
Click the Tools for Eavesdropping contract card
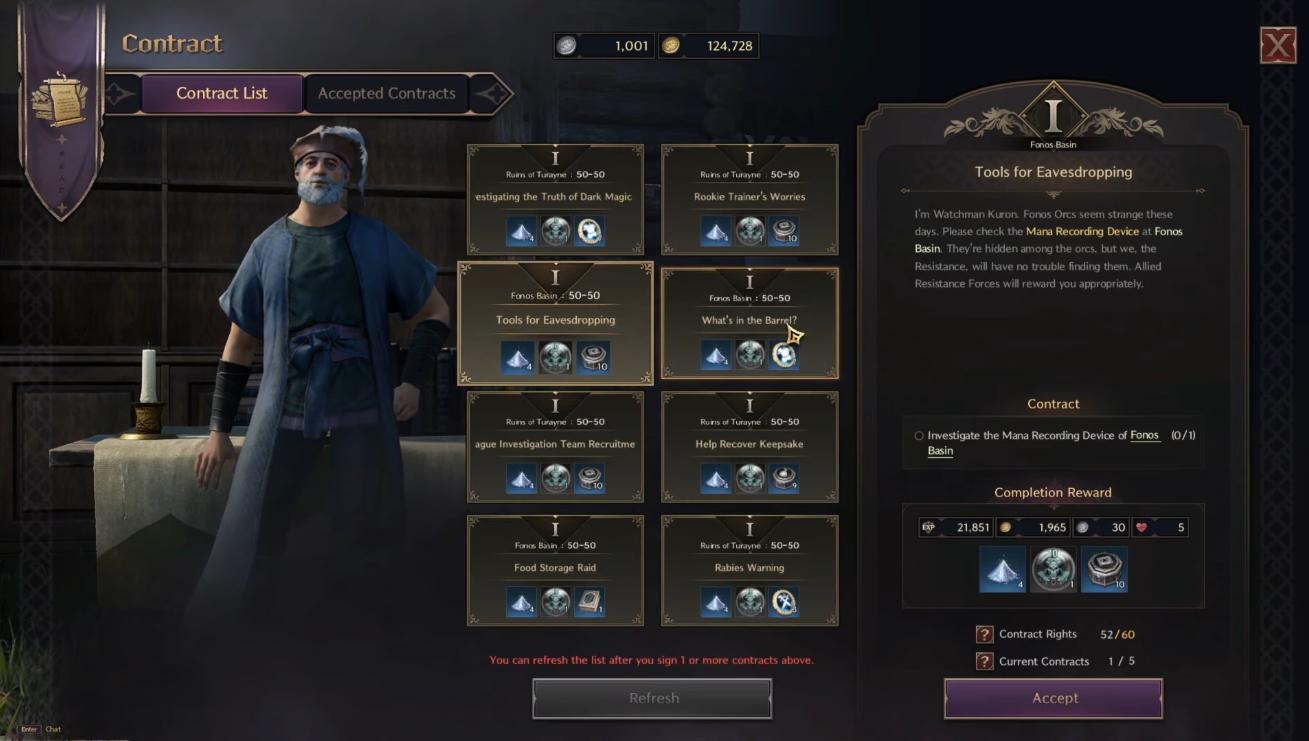(555, 322)
